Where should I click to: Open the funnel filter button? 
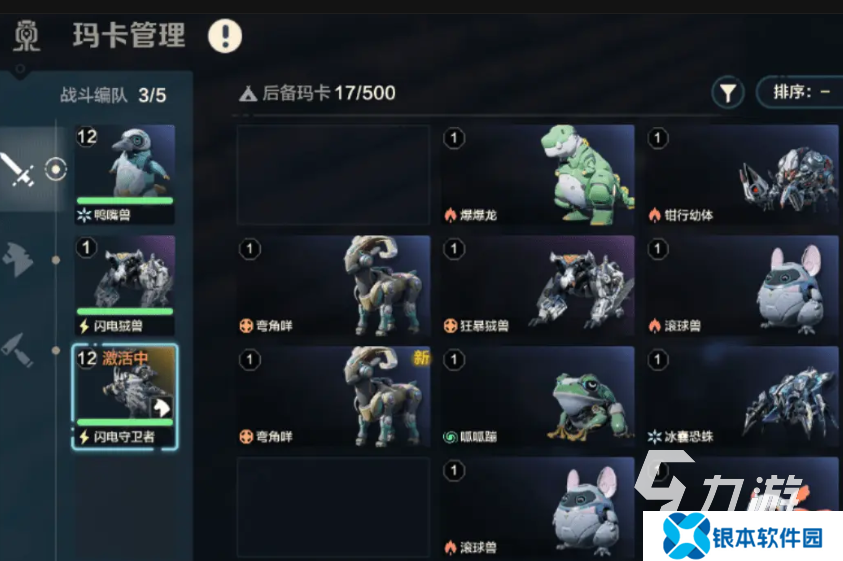pyautogui.click(x=728, y=93)
